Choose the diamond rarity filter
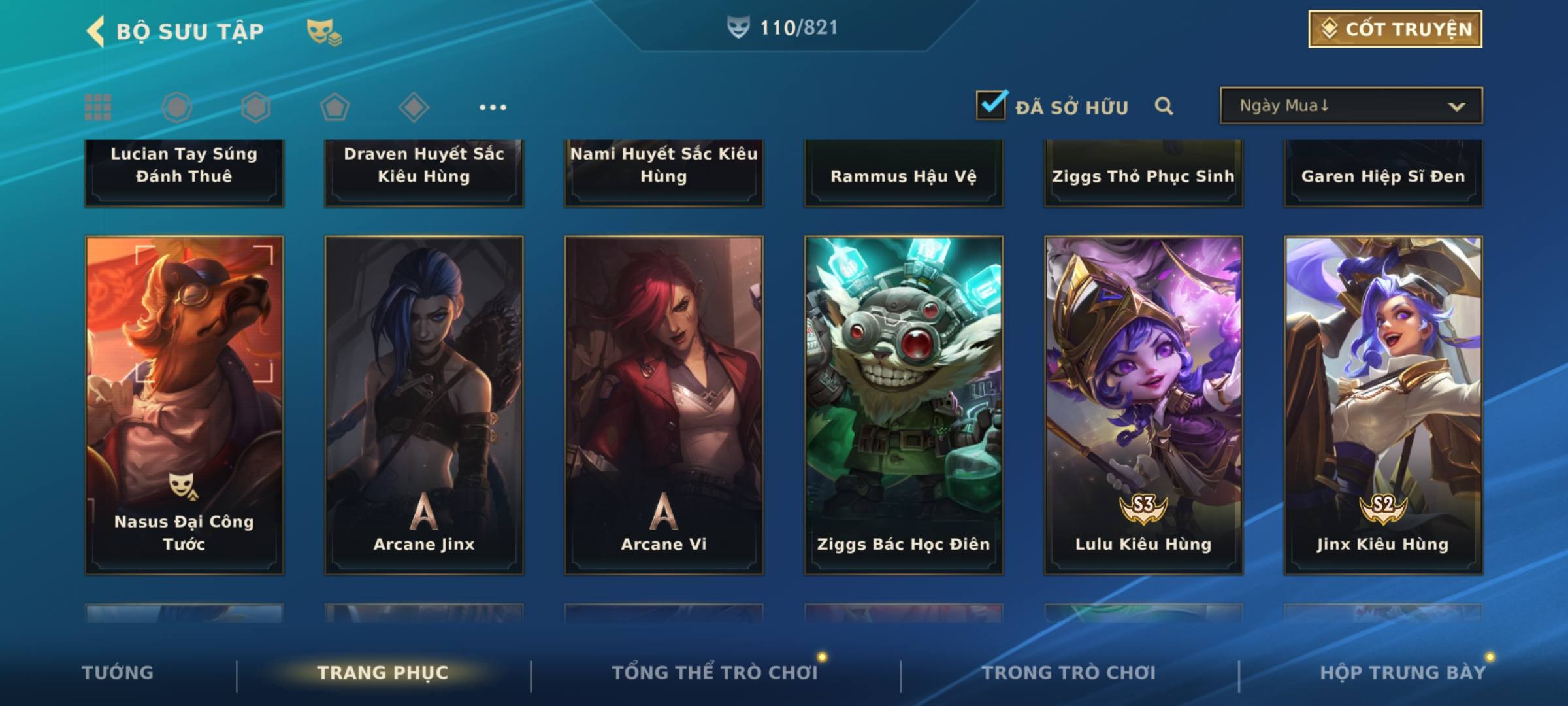This screenshot has height=706, width=1568. pos(414,107)
